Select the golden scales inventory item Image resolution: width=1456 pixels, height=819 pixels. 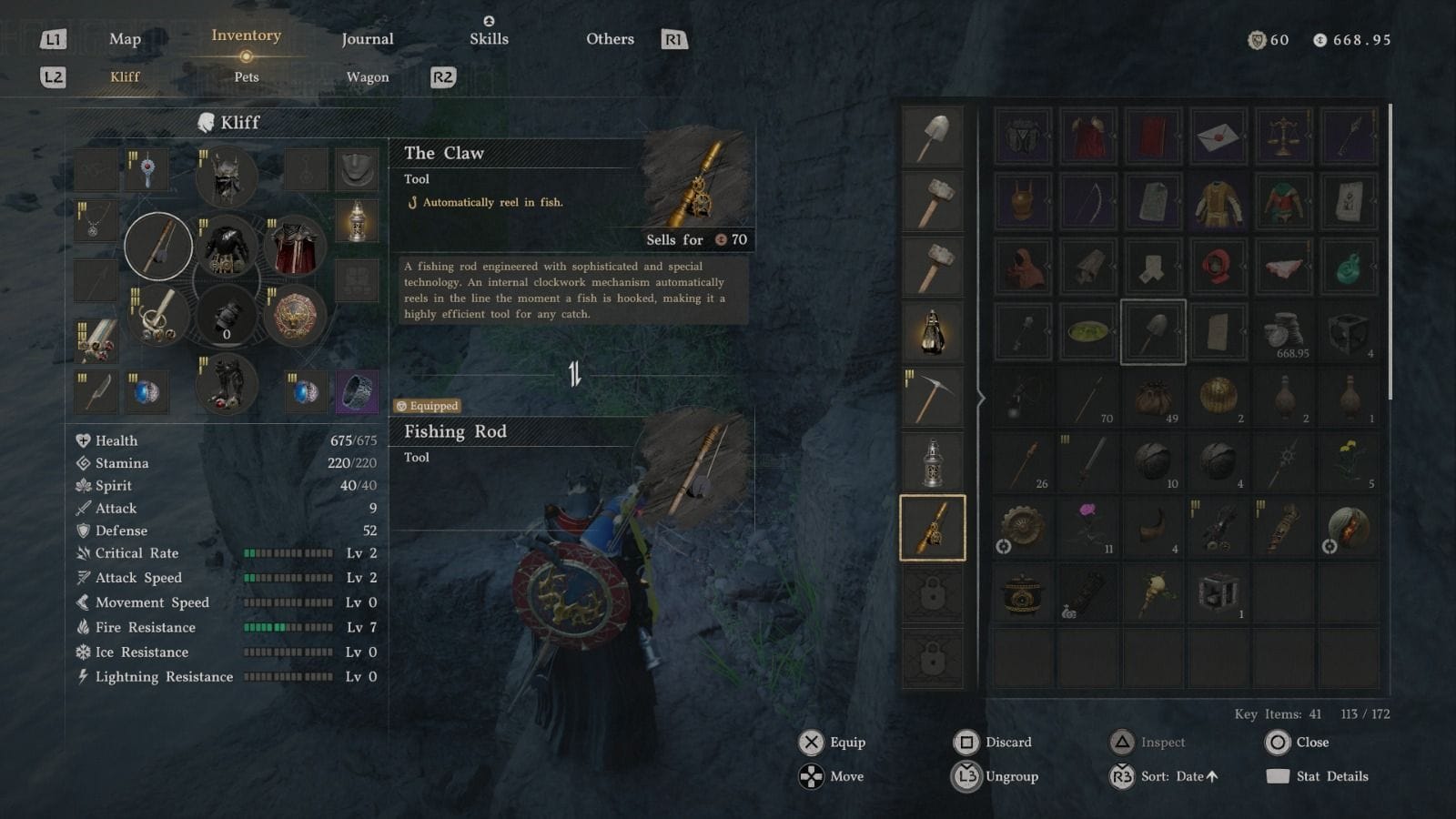tap(1283, 136)
